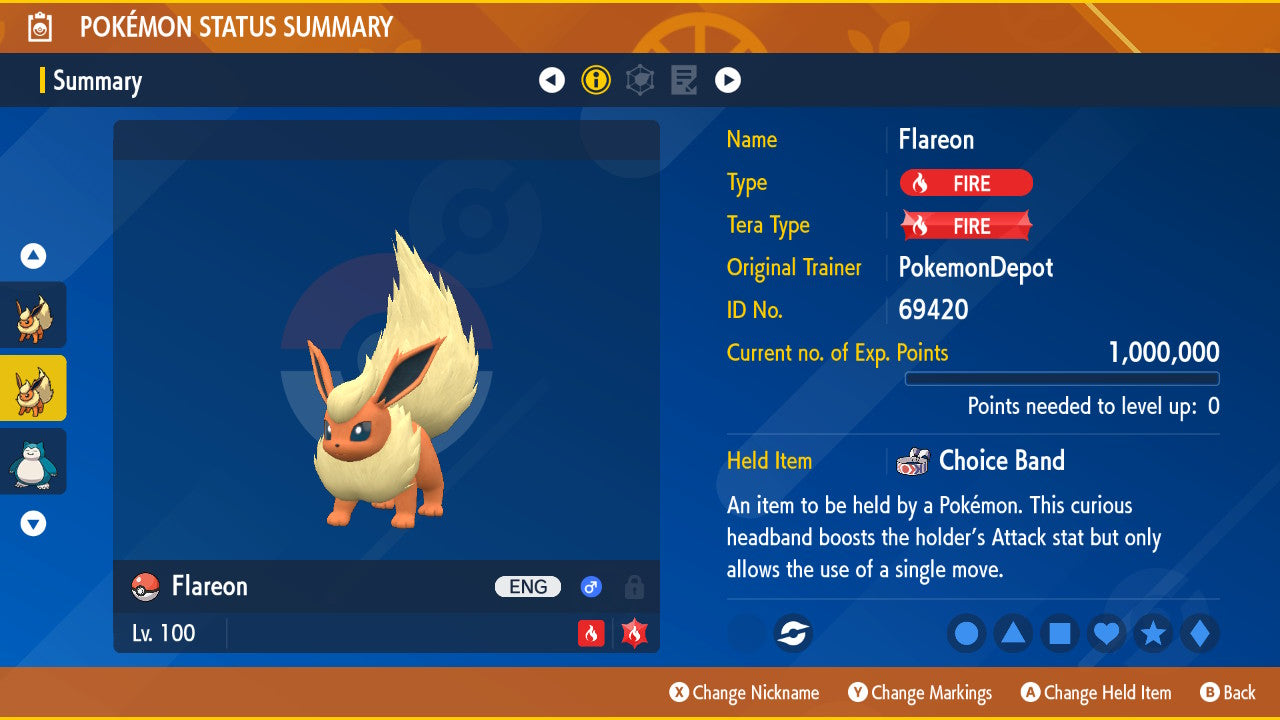Toggle the square marking
The height and width of the screenshot is (720, 1280).
point(1060,633)
